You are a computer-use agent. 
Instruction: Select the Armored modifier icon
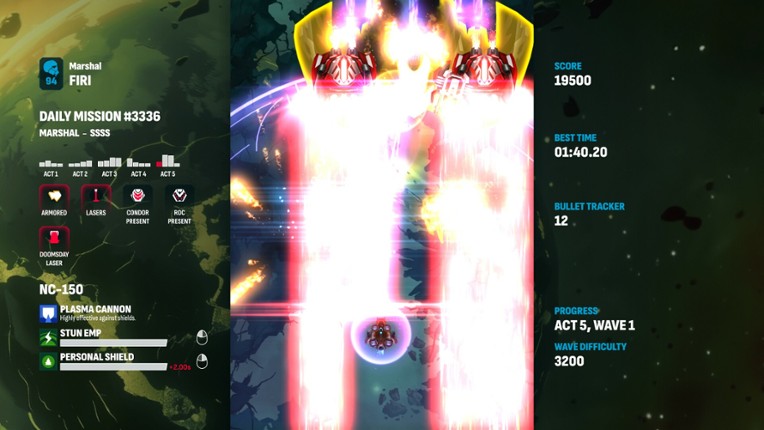(54, 196)
